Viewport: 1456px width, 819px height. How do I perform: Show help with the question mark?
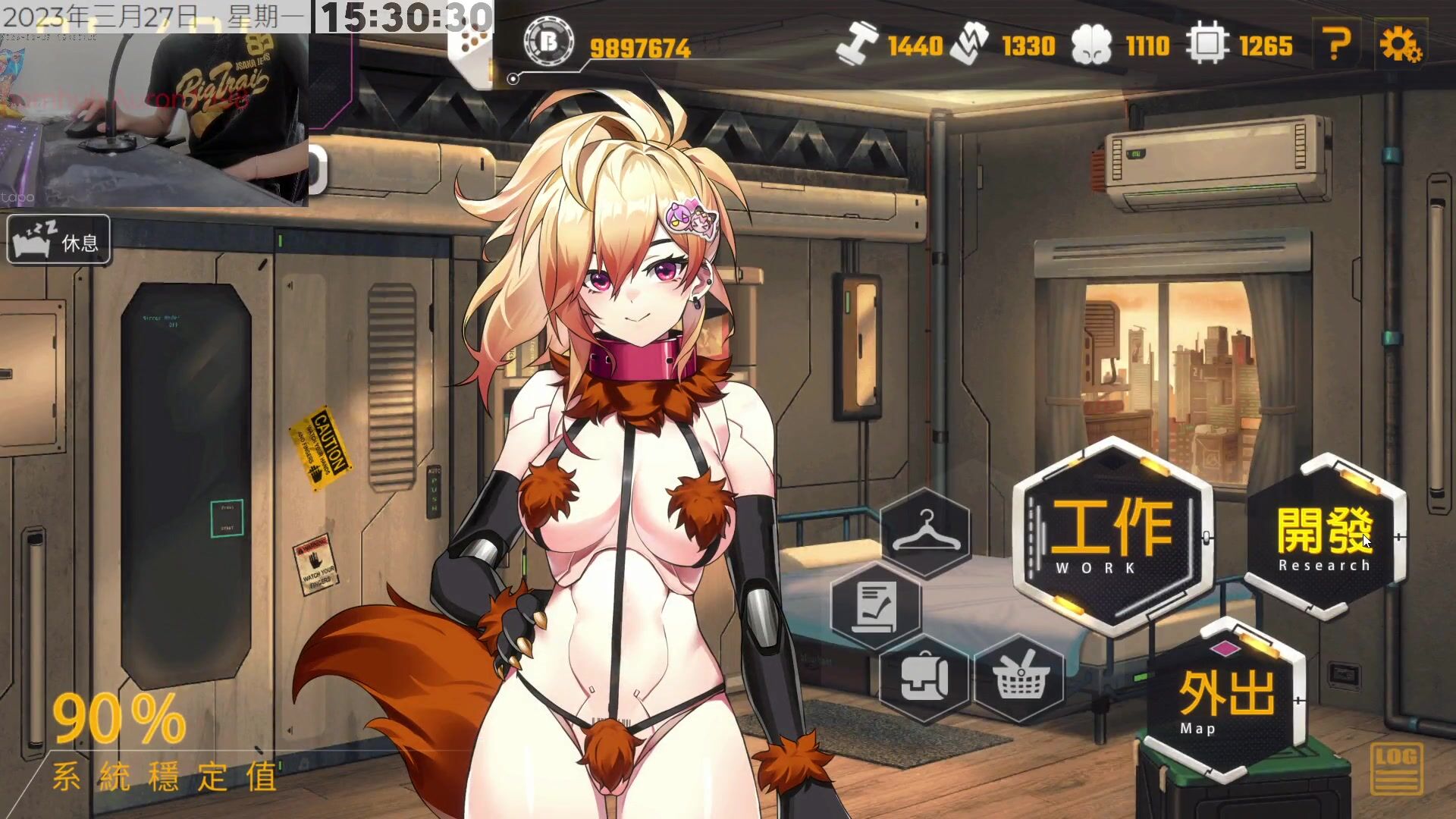pos(1336,45)
